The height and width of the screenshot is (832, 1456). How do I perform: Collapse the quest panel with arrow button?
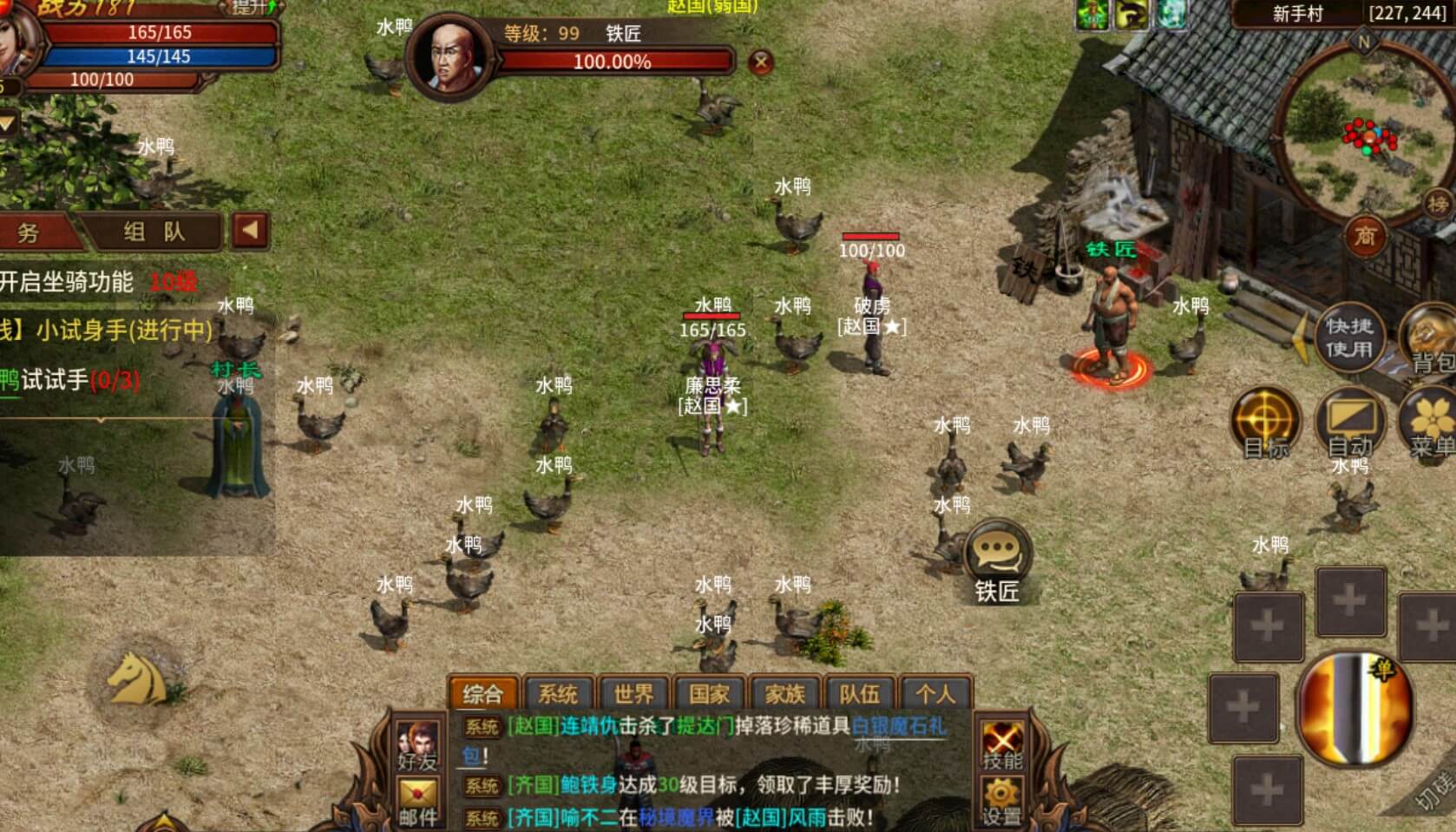250,231
